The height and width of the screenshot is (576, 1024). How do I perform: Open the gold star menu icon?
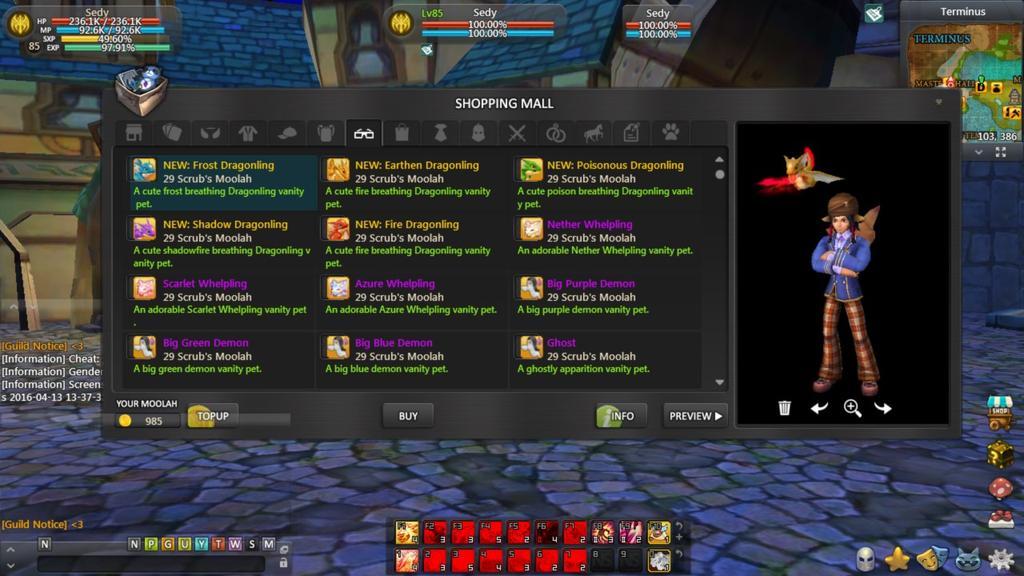point(897,559)
